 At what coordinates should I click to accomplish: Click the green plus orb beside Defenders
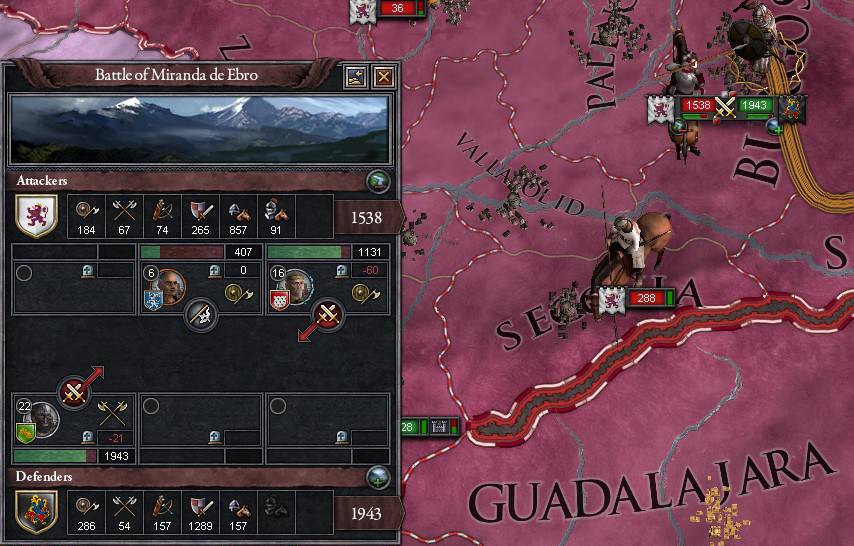coord(377,476)
